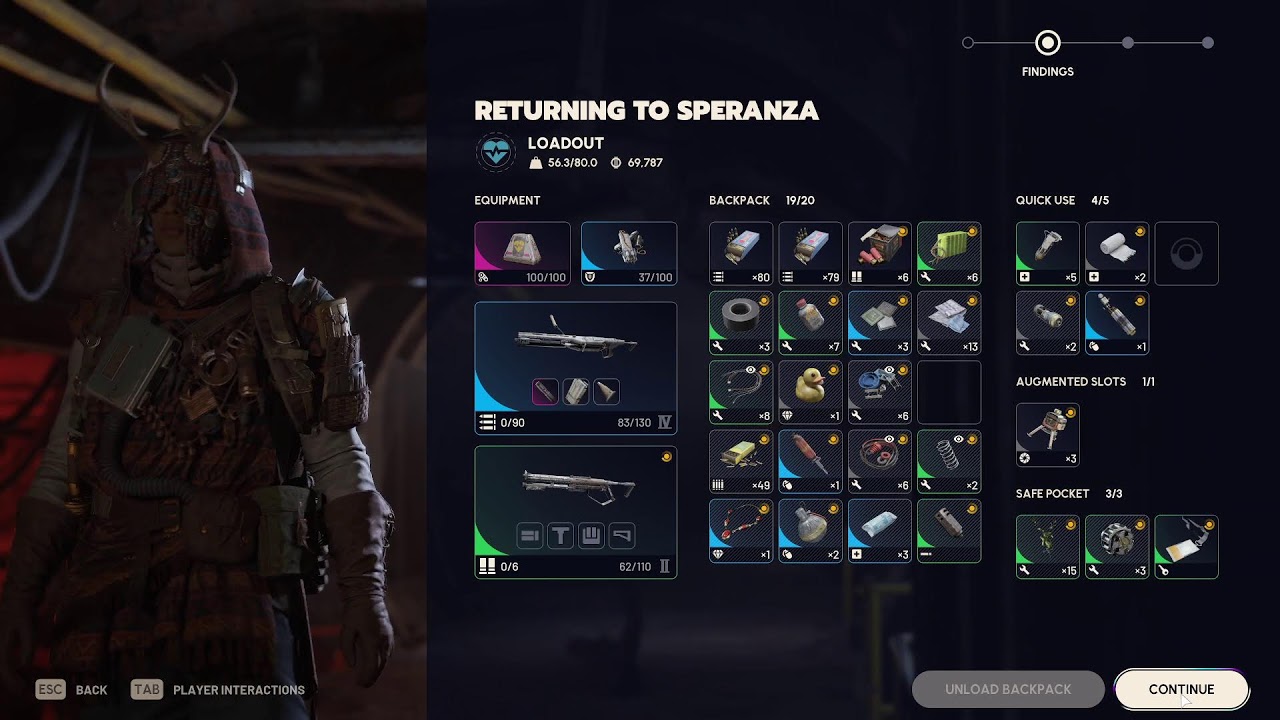Click the Unload Backpack button

[1008, 689]
